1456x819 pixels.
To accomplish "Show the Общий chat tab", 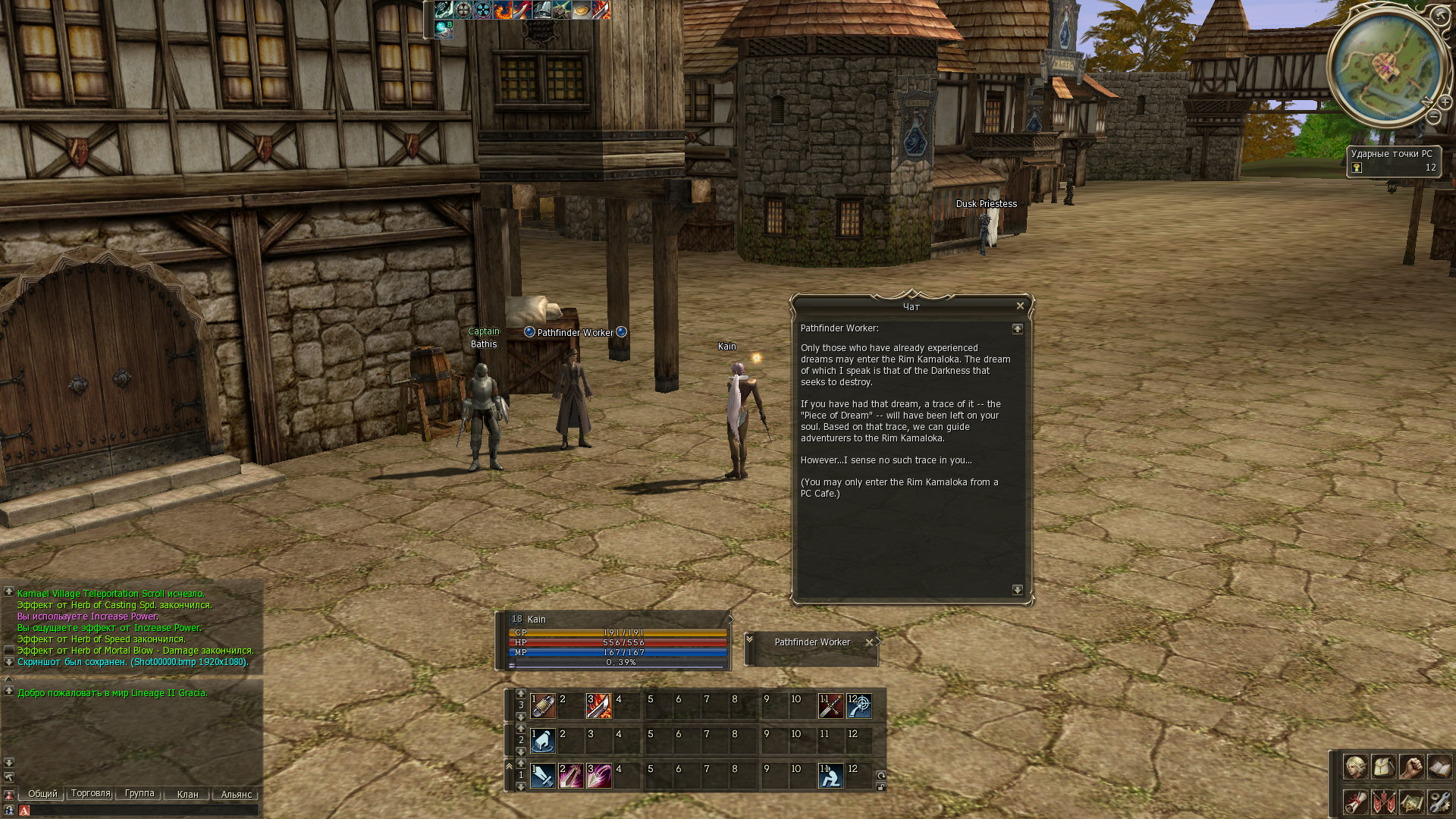I will [x=42, y=794].
